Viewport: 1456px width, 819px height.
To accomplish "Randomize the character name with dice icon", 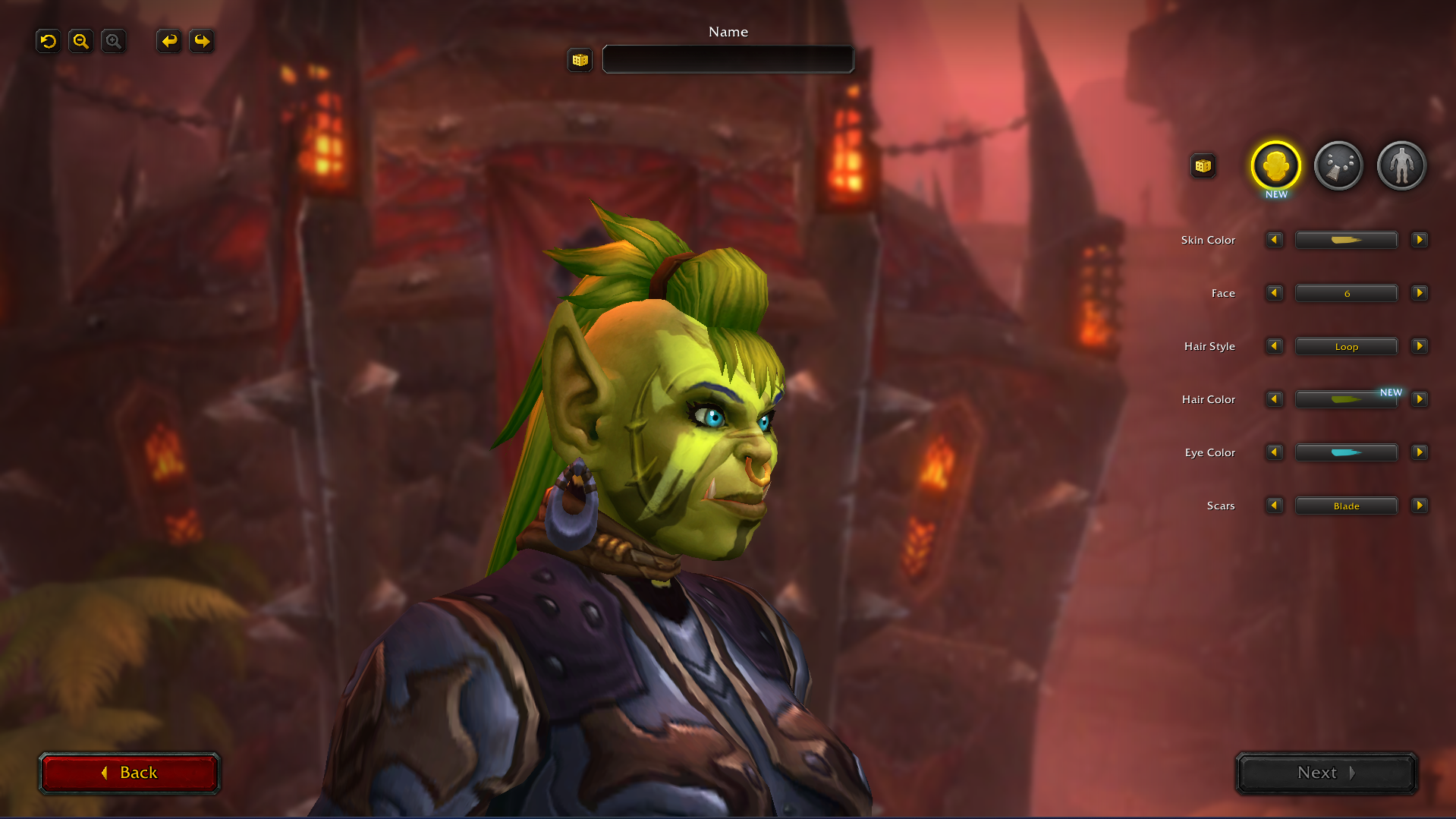I will (580, 60).
